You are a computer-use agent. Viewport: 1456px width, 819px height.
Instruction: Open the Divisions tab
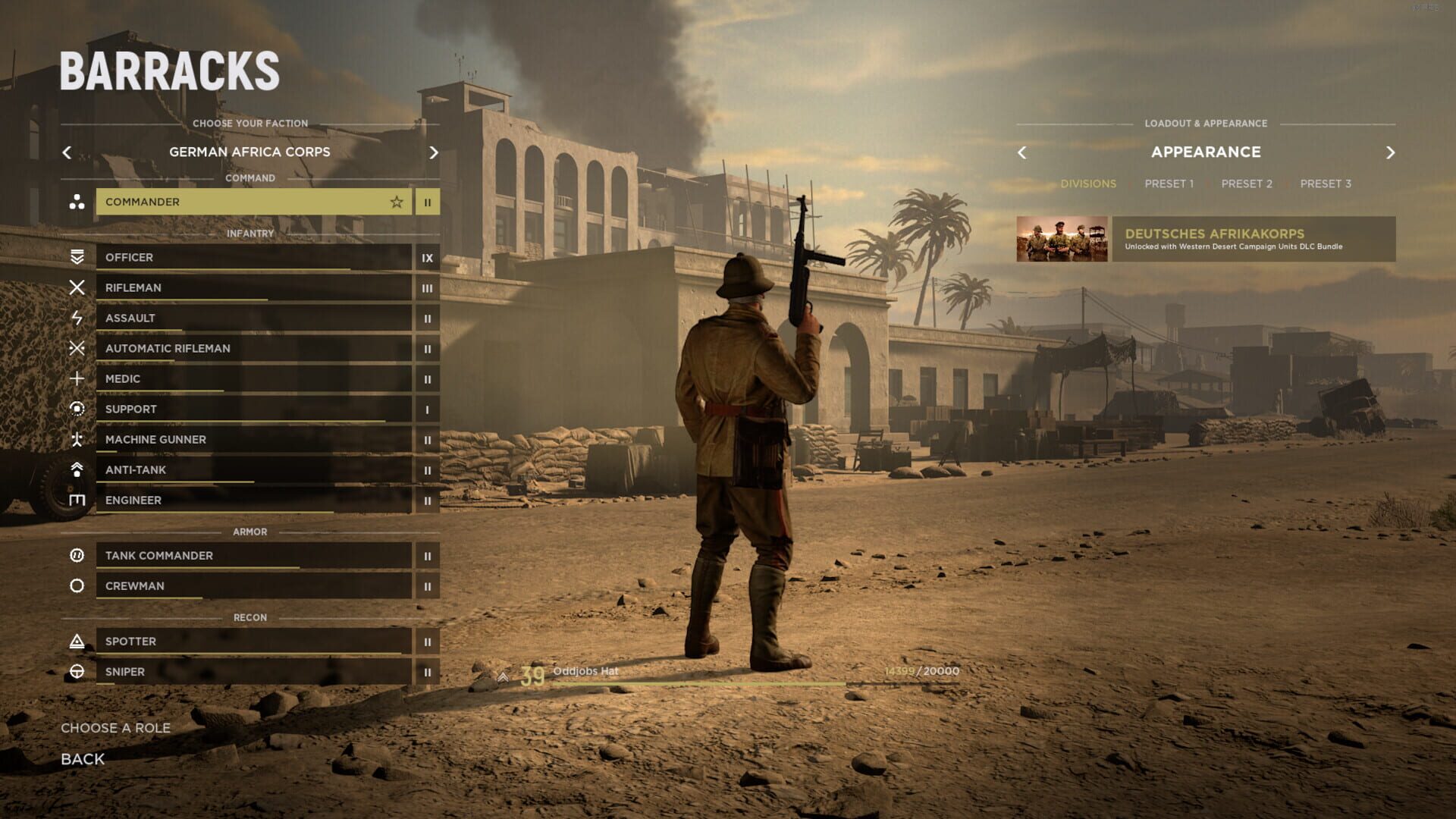click(1089, 184)
